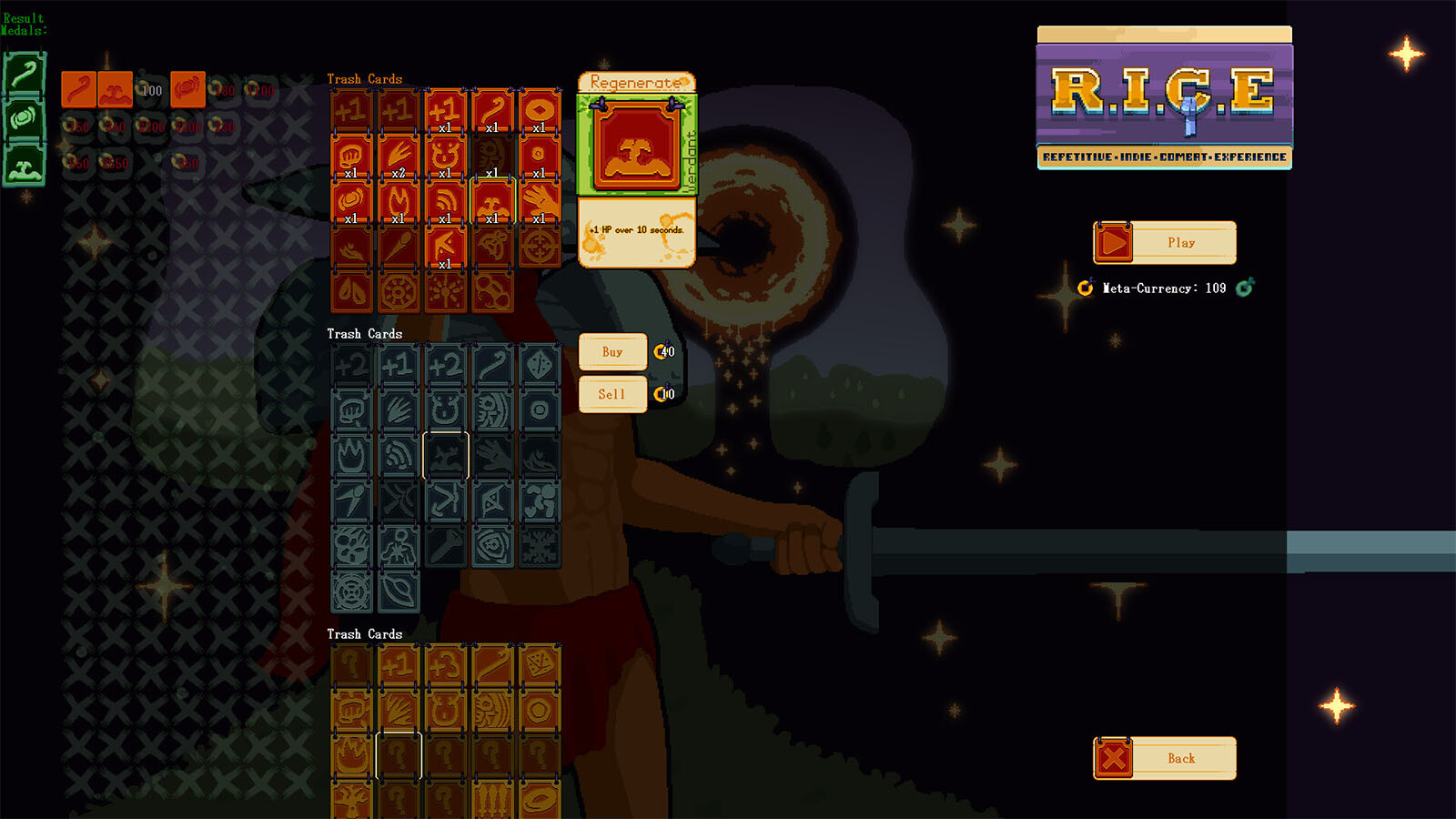Viewport: 1456px width, 819px height.
Task: Choose the red open hand card
Action: pyautogui.click(x=540, y=202)
